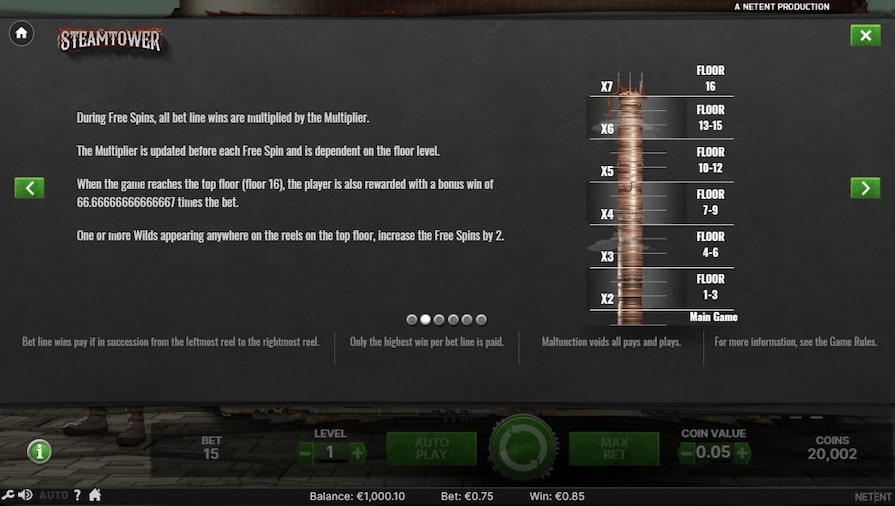Increase the bet level

357,453
